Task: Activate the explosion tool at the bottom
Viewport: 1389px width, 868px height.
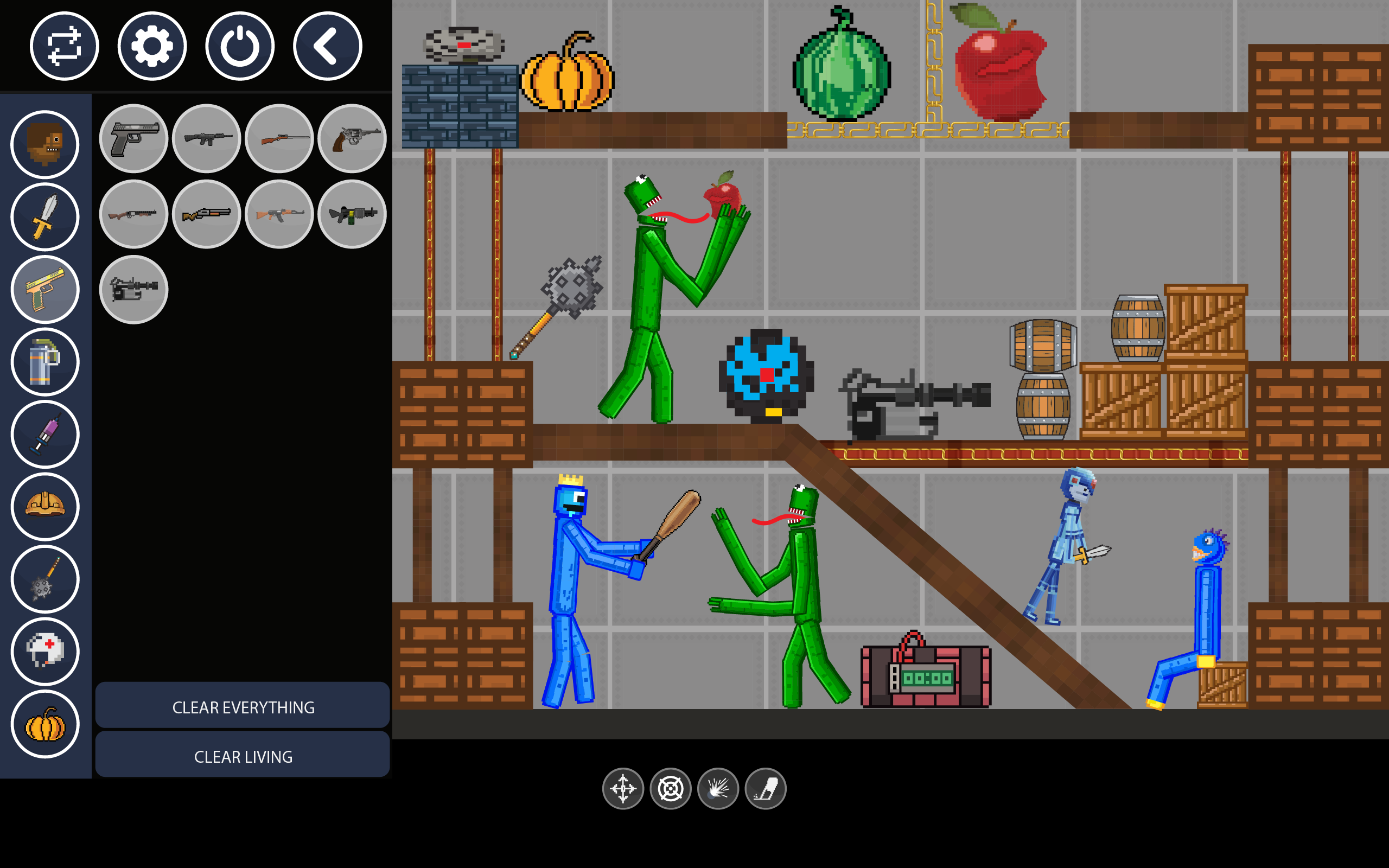Action: (x=717, y=788)
